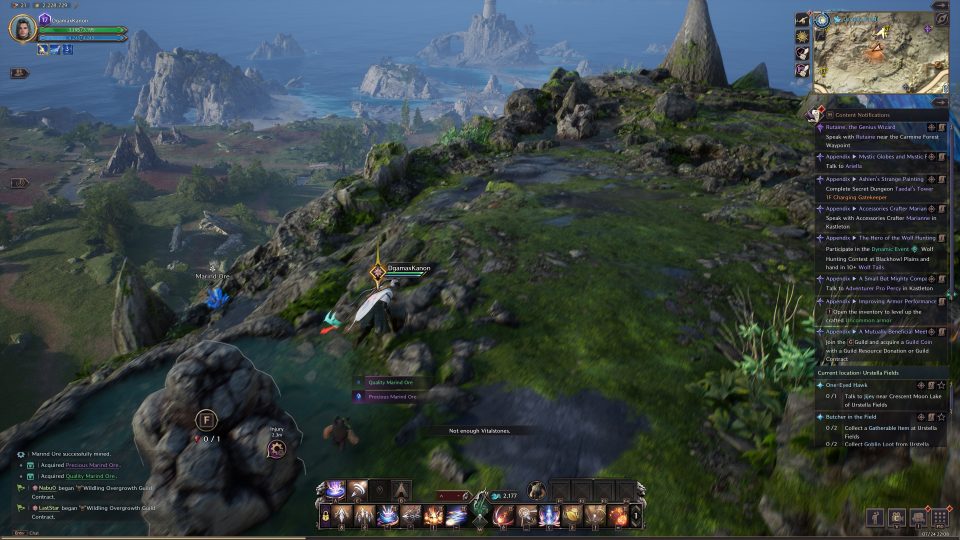The height and width of the screenshot is (540, 960).
Task: Click the sun weather icon beside minimap
Action: point(802,36)
